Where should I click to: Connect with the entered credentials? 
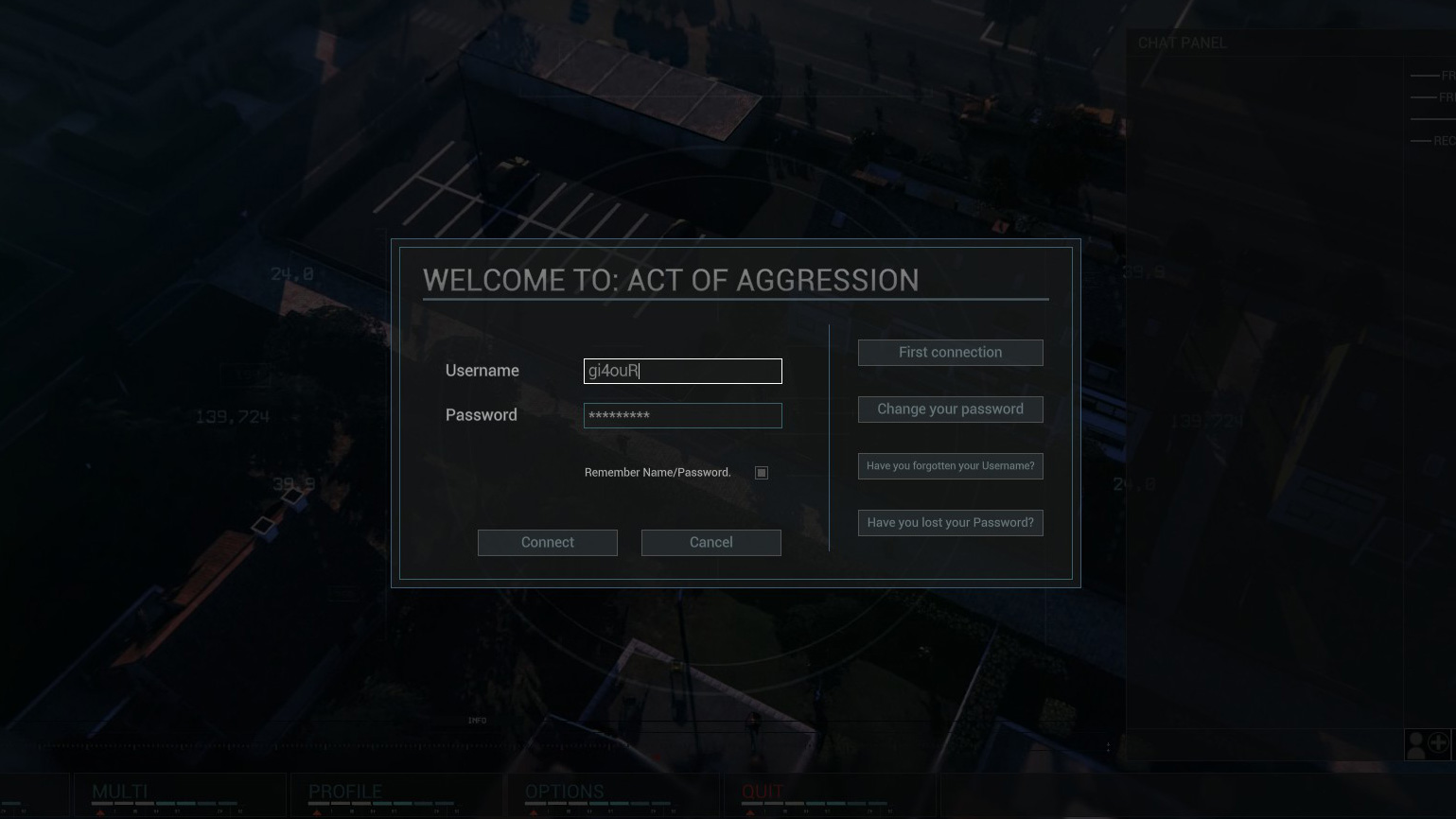(547, 542)
